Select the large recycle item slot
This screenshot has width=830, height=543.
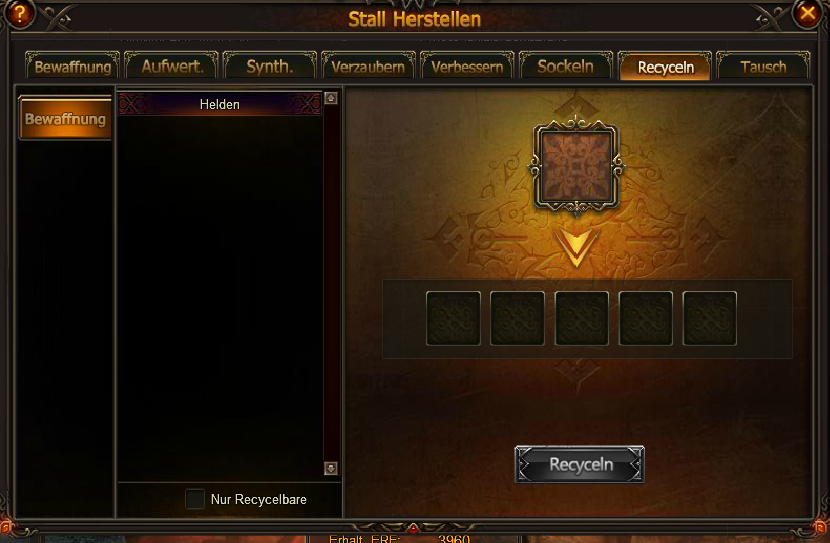coord(576,165)
